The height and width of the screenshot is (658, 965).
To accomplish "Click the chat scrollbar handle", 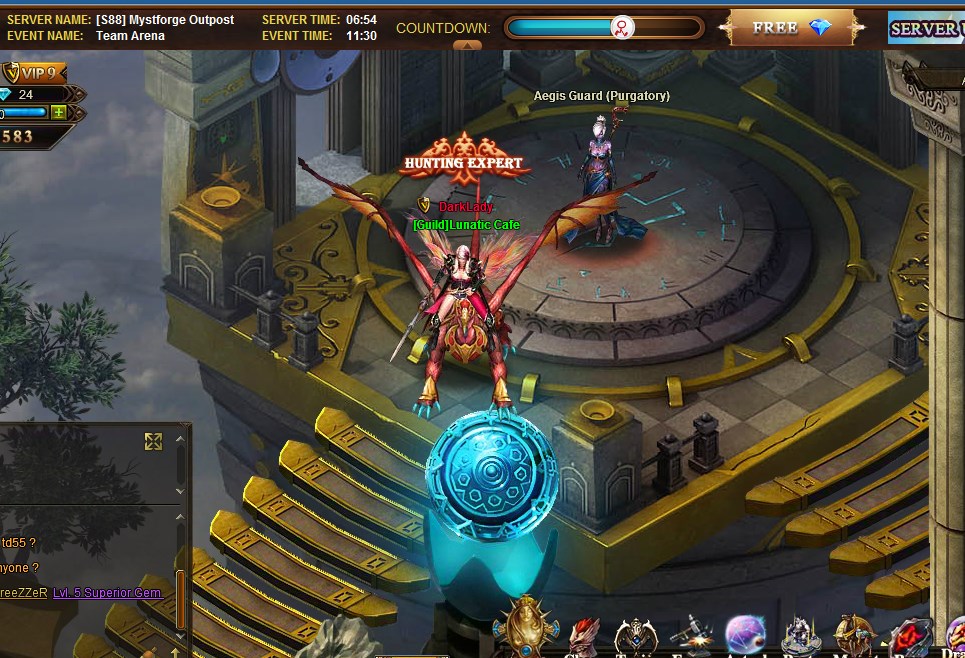I will tap(180, 597).
